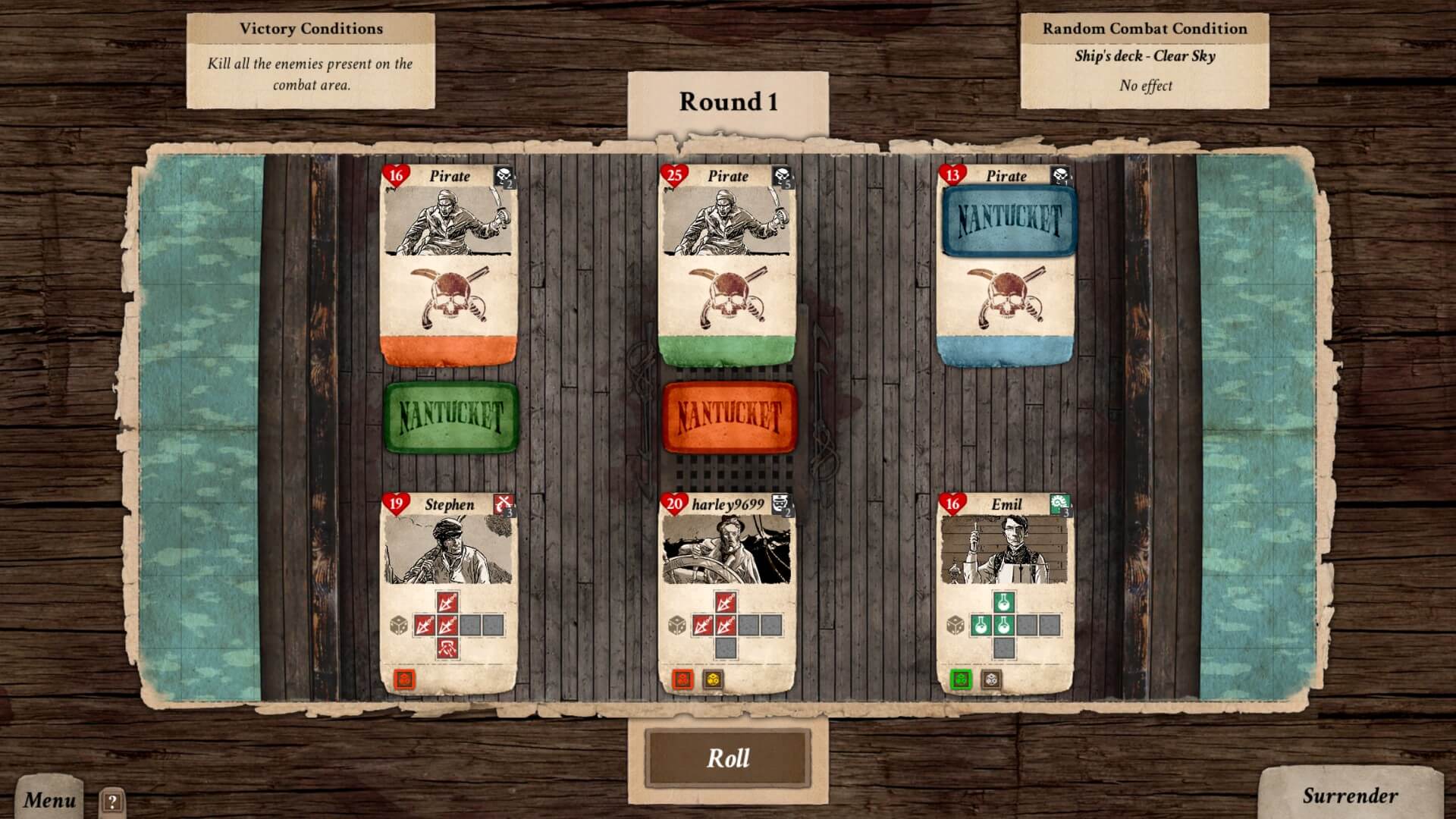Click the green Nantucket card back
This screenshot has width=1456, height=819.
click(x=450, y=417)
